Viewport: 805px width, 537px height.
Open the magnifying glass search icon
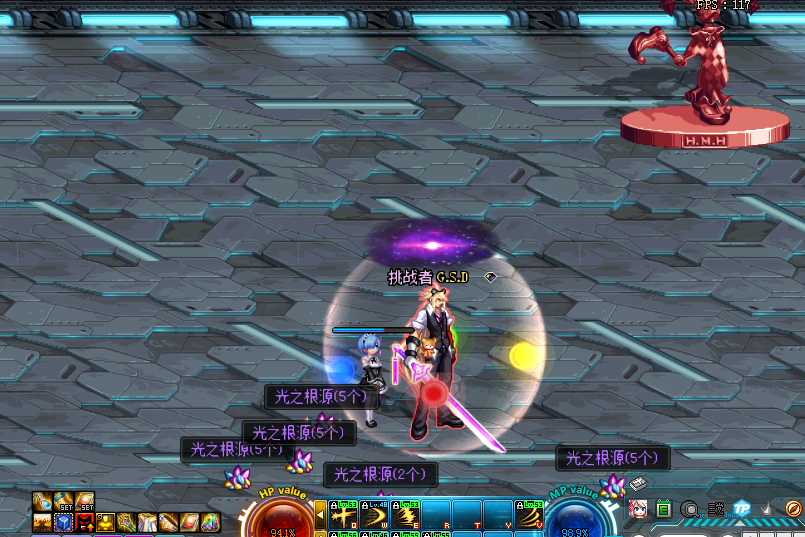689,509
